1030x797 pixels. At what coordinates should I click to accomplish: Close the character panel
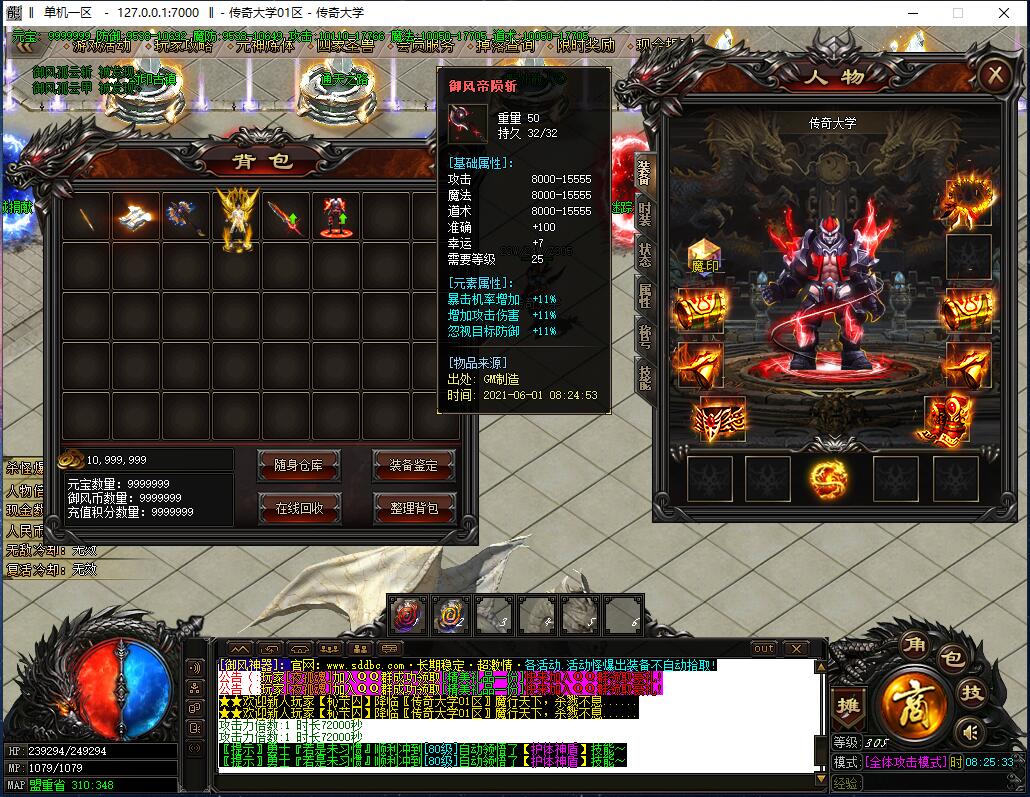pos(993,75)
